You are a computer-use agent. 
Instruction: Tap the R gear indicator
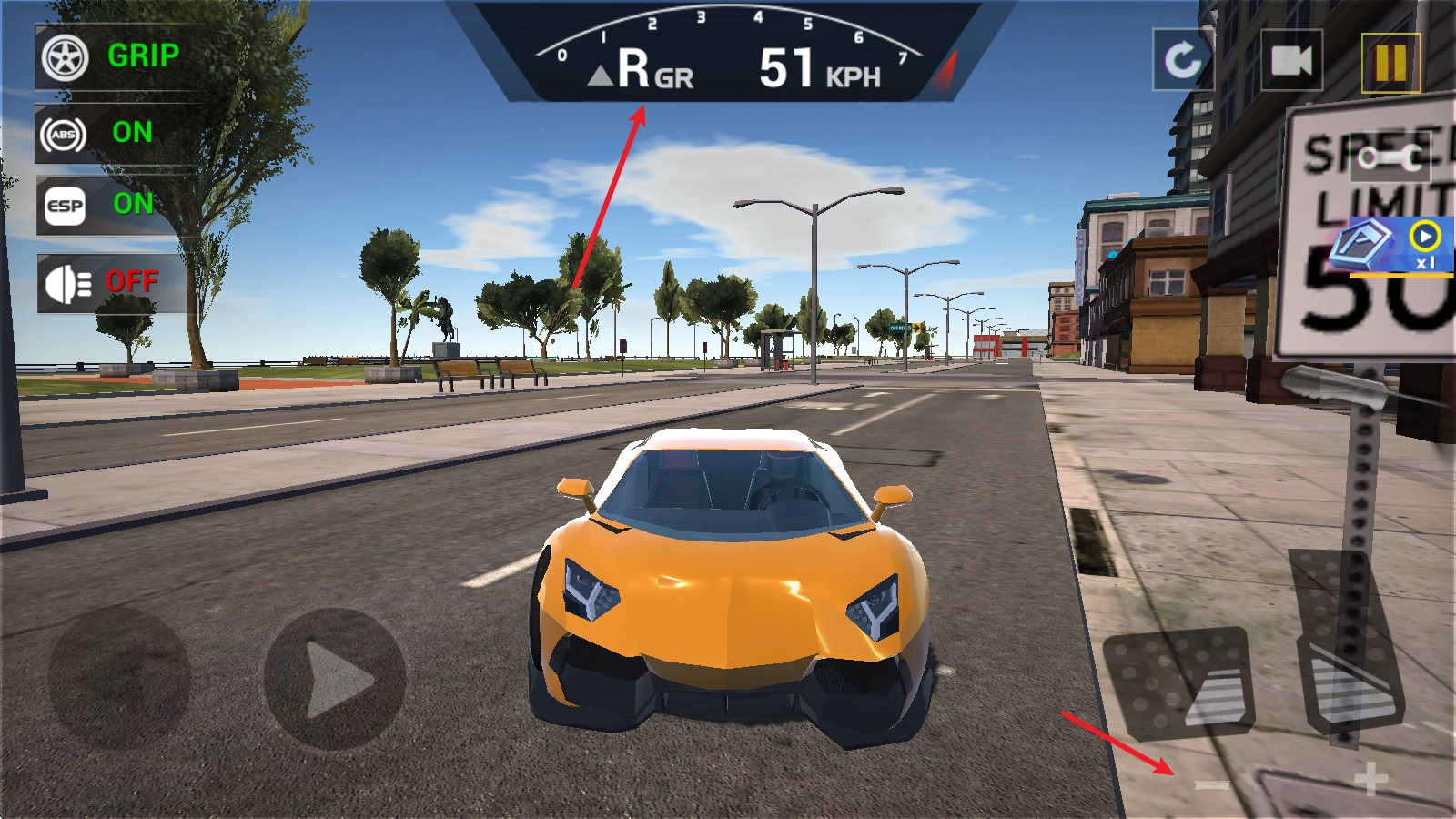click(634, 68)
